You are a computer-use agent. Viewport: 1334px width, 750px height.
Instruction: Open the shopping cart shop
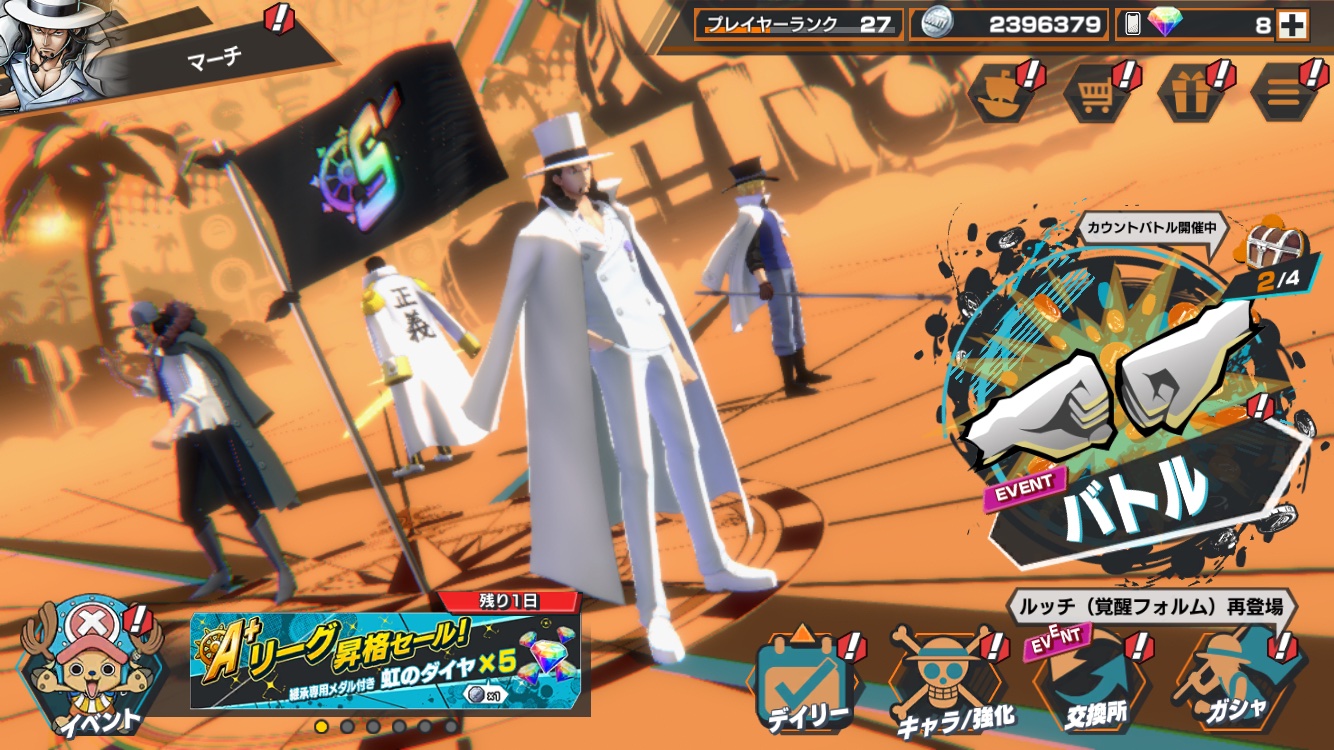click(1096, 93)
